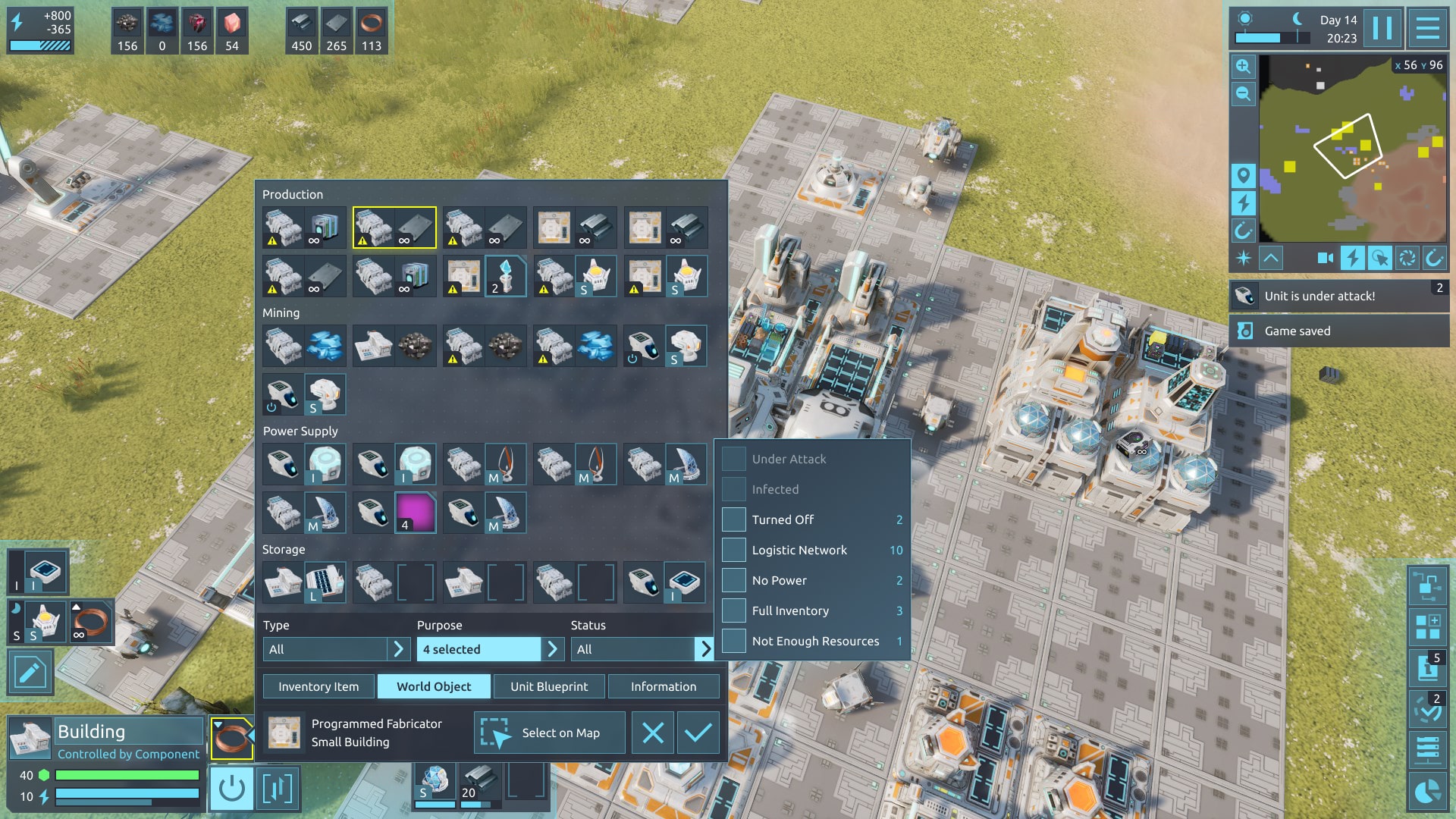Enable the Logistic Network status filter
The height and width of the screenshot is (819, 1456).
click(733, 550)
